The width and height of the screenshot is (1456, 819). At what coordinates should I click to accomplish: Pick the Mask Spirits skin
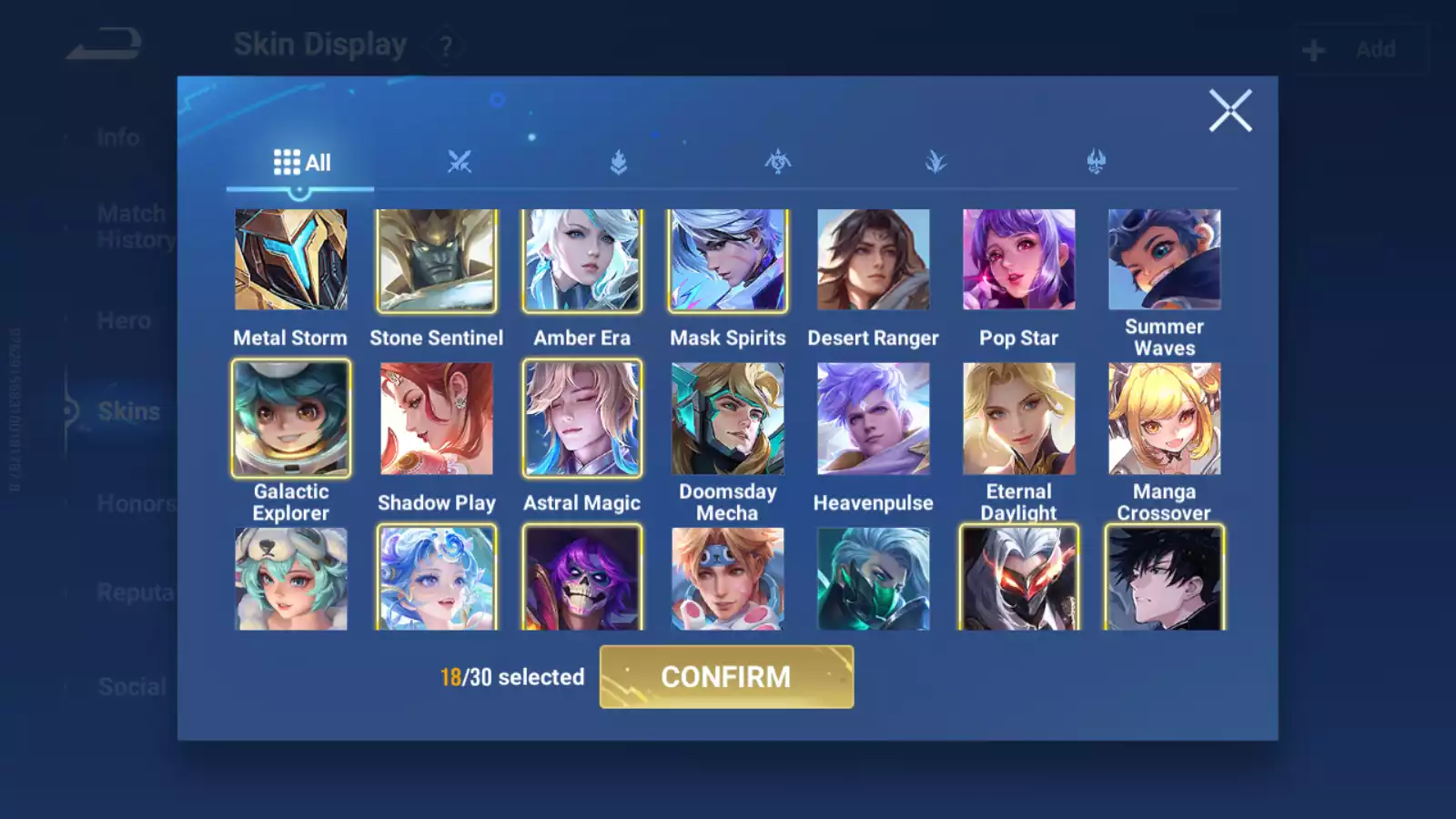point(728,260)
